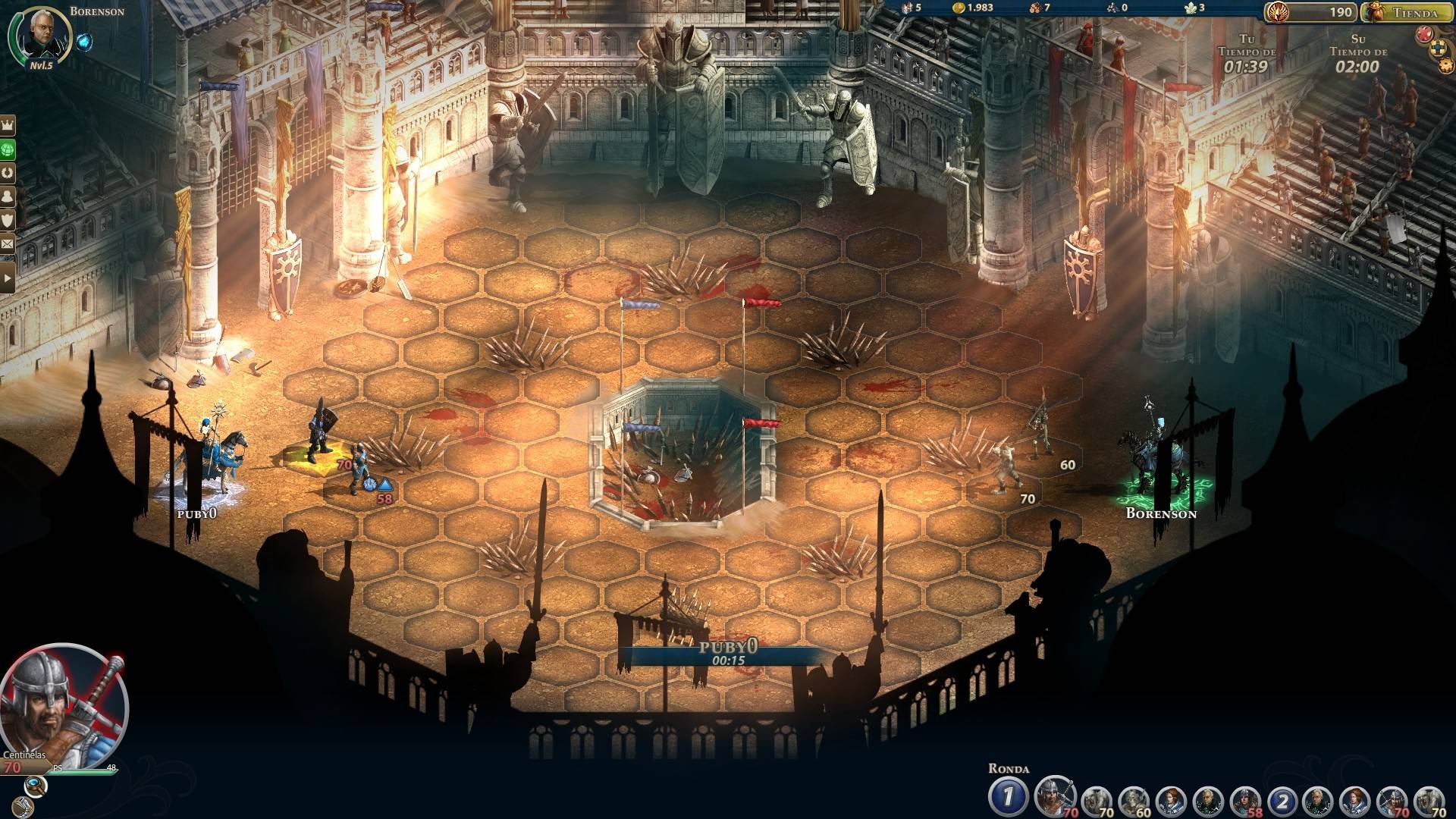Select the stack of 58 in turn order
This screenshot has width=1456, height=819.
click(1245, 801)
